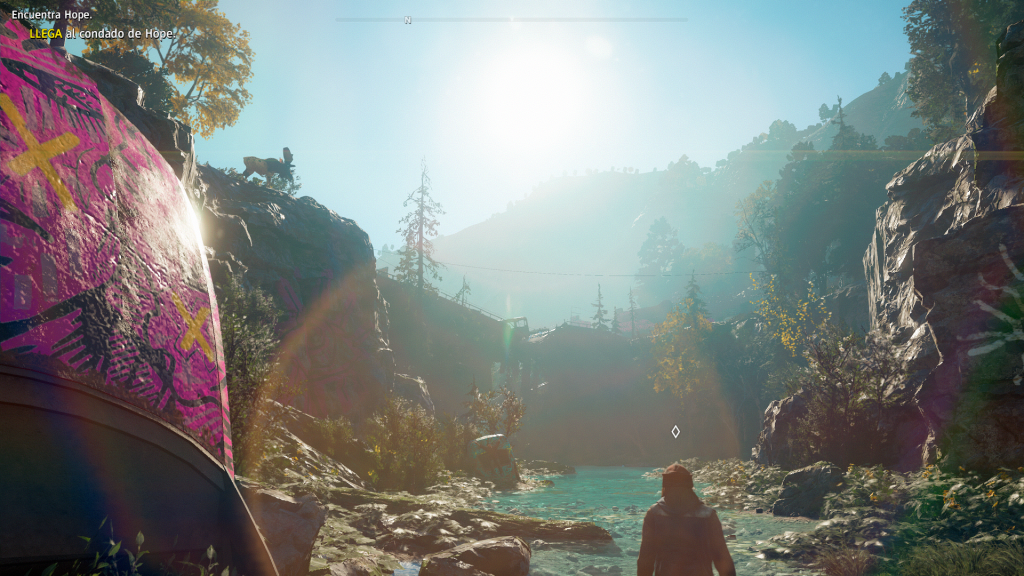The image size is (1024, 576).
Task: Select the "Encuentra Hope" mission title
Action: [x=52, y=15]
